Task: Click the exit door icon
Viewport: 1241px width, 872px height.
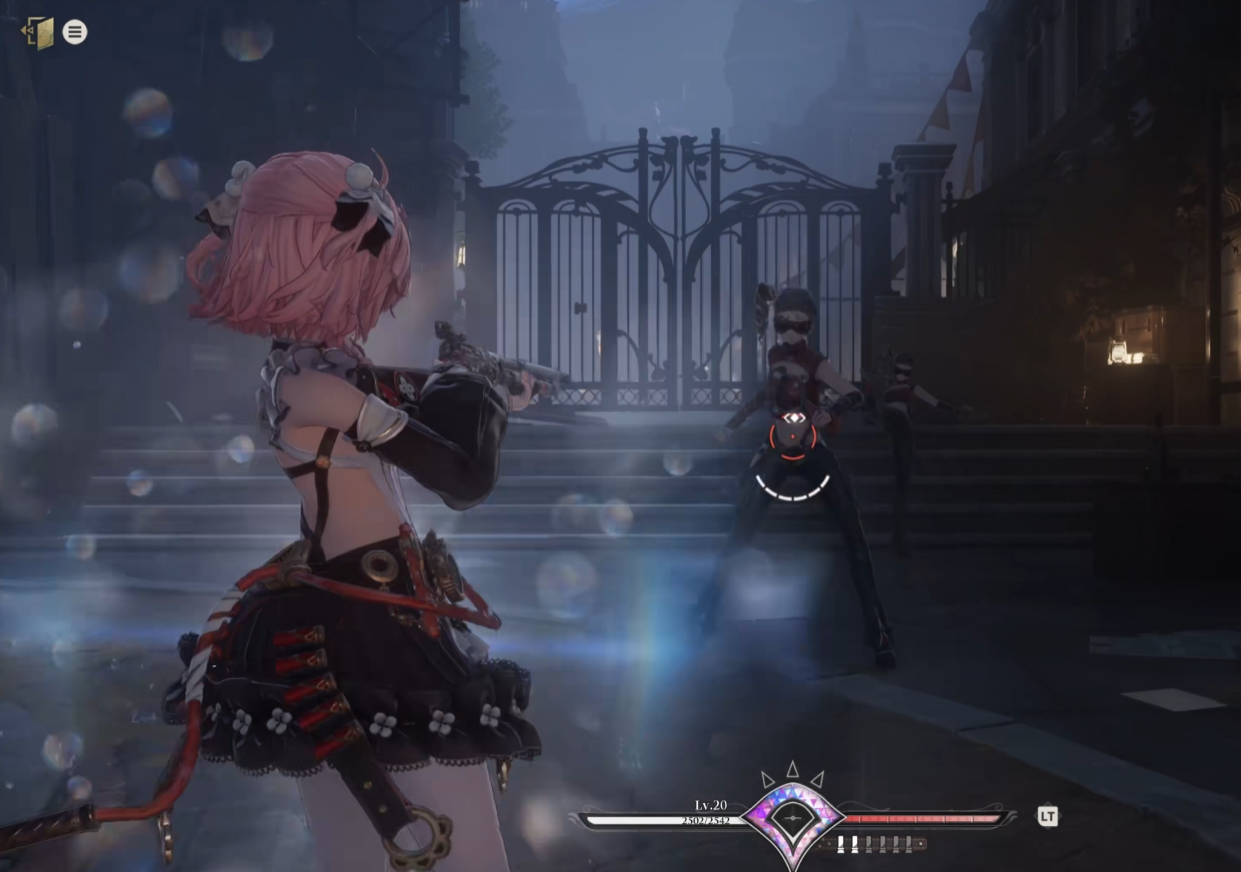Action: 39,32
